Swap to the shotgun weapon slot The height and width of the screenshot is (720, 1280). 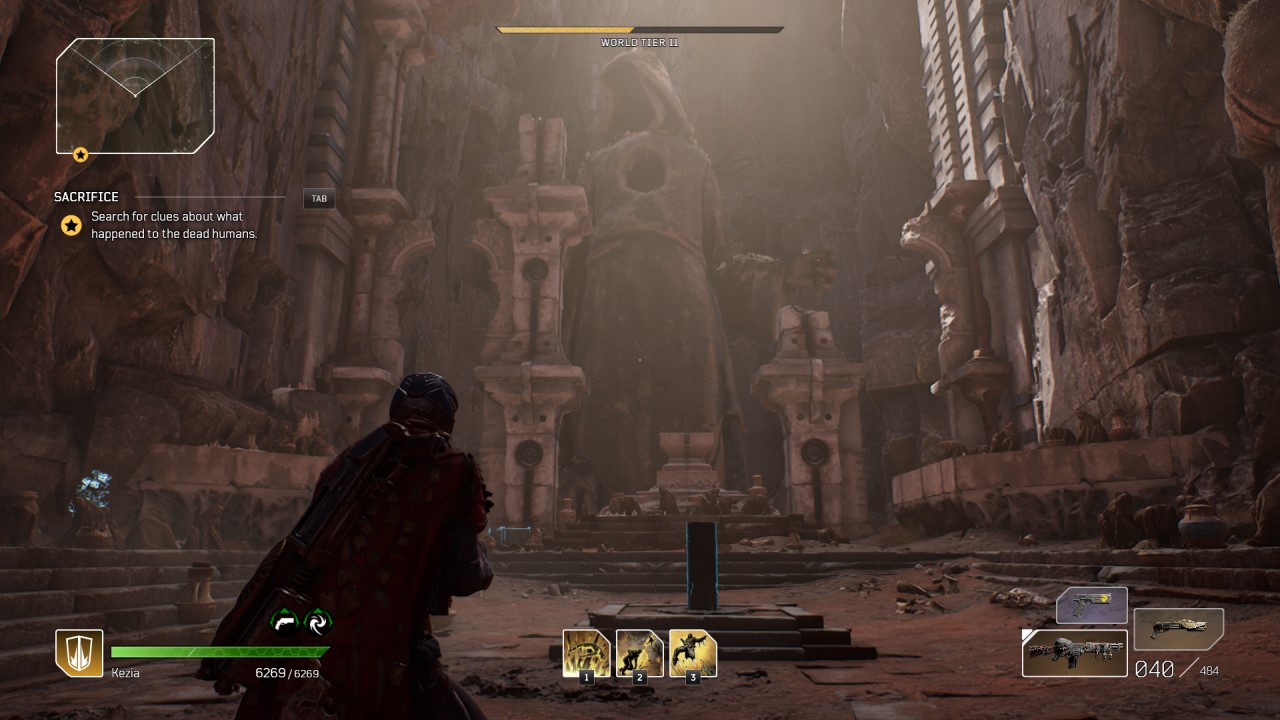1178,629
